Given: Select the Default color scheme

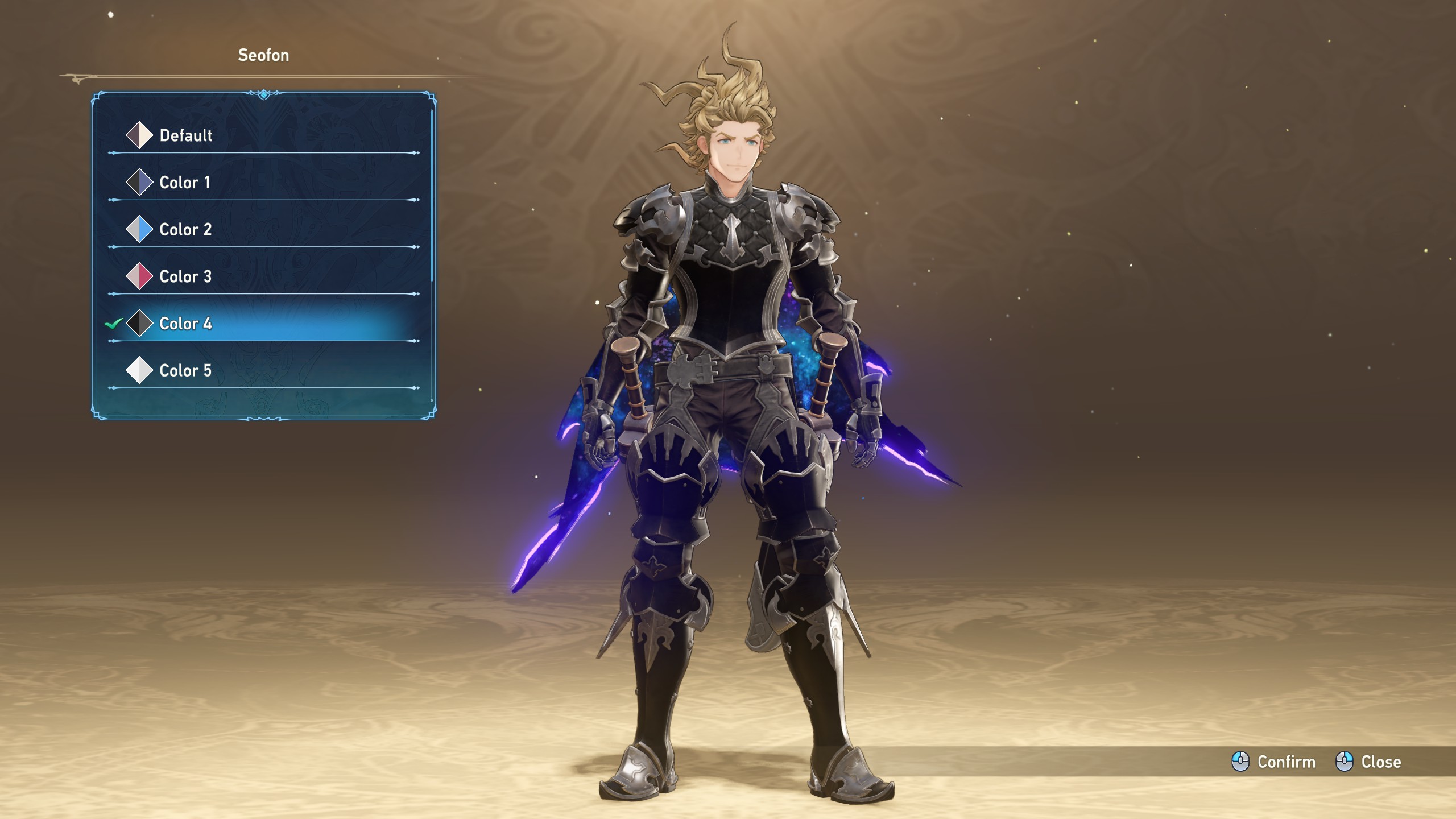Looking at the screenshot, I should click(x=186, y=135).
